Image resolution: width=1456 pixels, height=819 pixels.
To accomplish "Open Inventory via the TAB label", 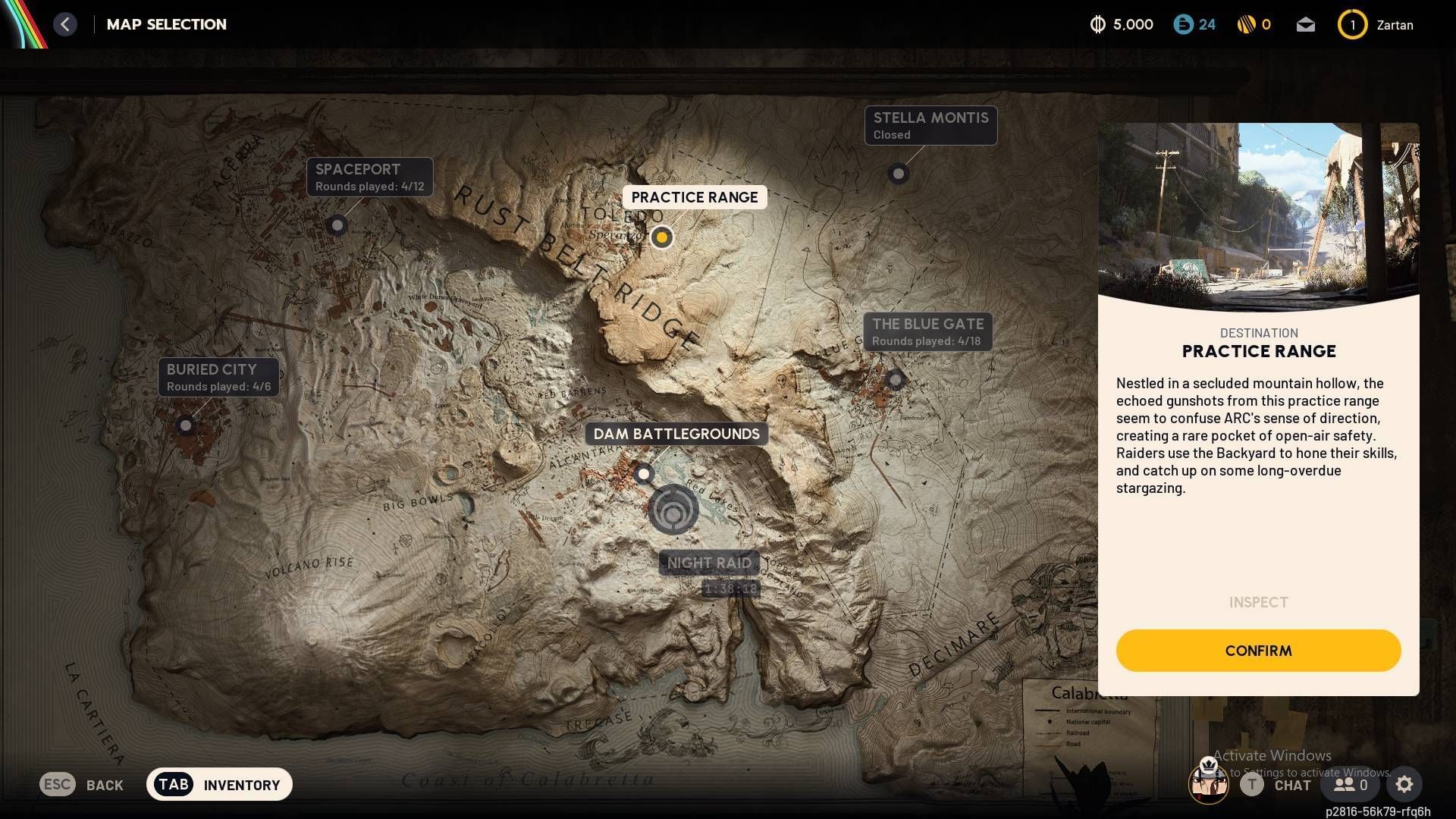I will click(173, 784).
